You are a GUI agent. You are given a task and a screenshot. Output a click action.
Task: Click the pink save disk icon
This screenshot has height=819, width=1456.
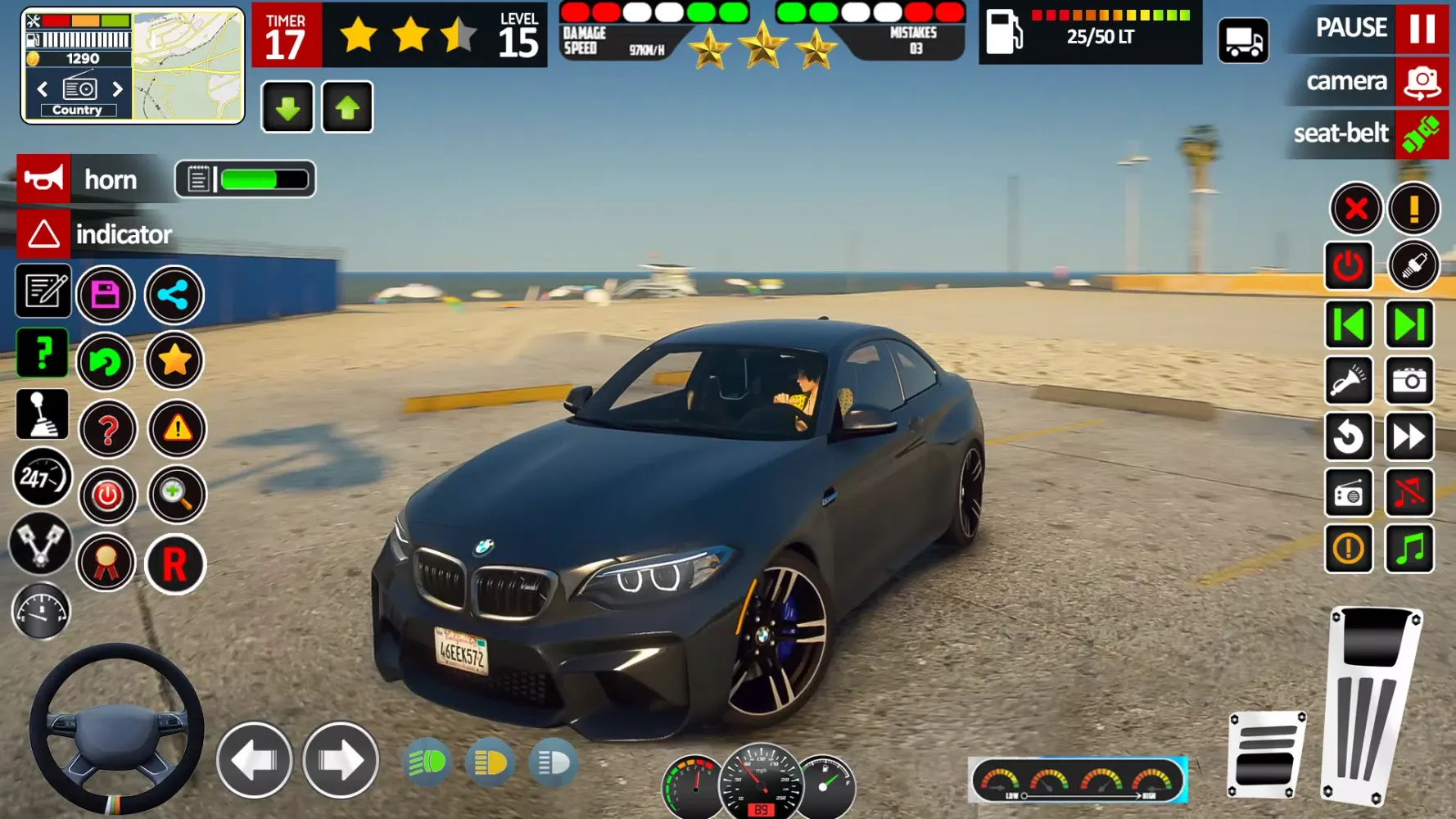click(106, 295)
